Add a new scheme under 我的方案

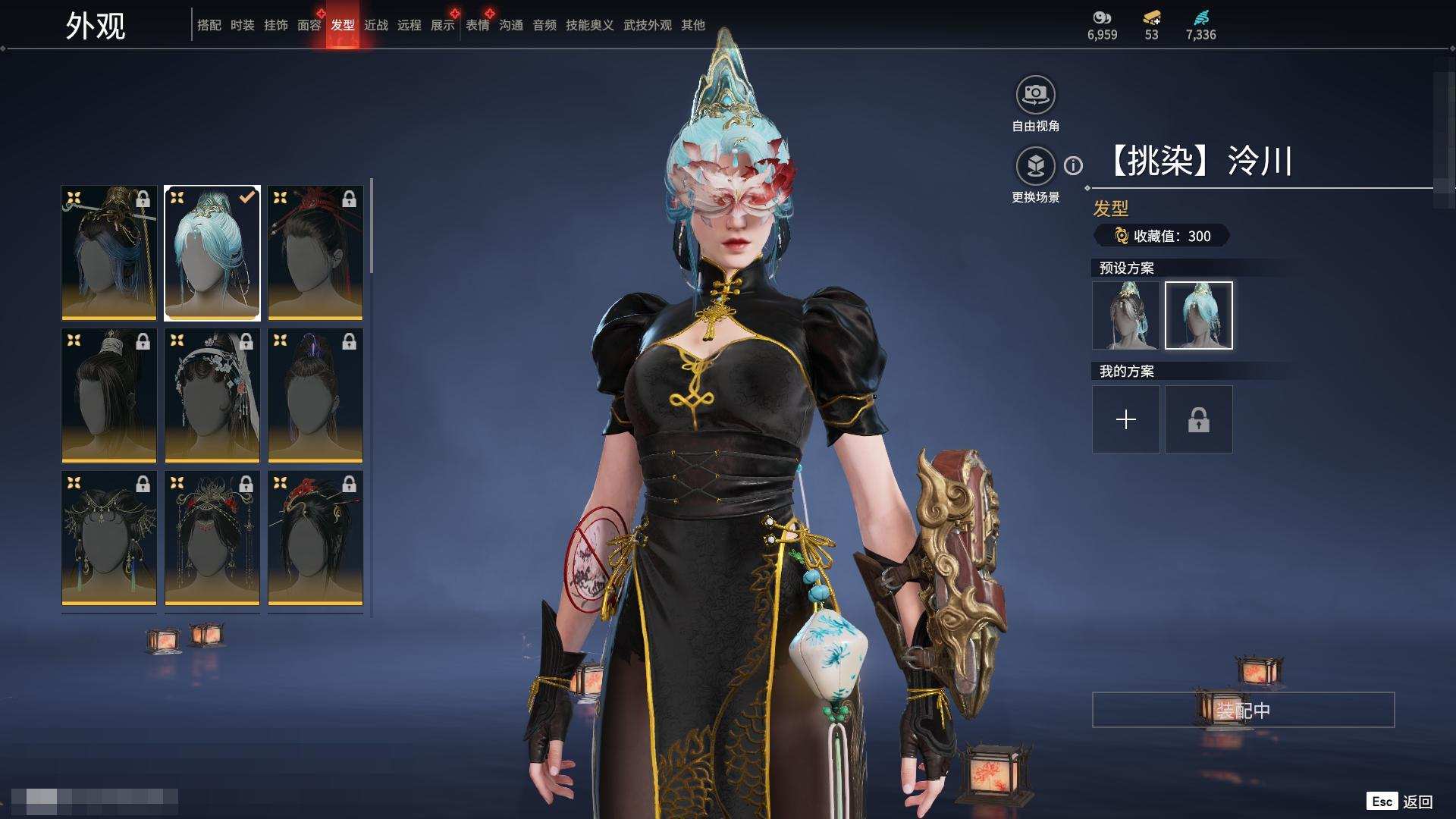pyautogui.click(x=1125, y=419)
